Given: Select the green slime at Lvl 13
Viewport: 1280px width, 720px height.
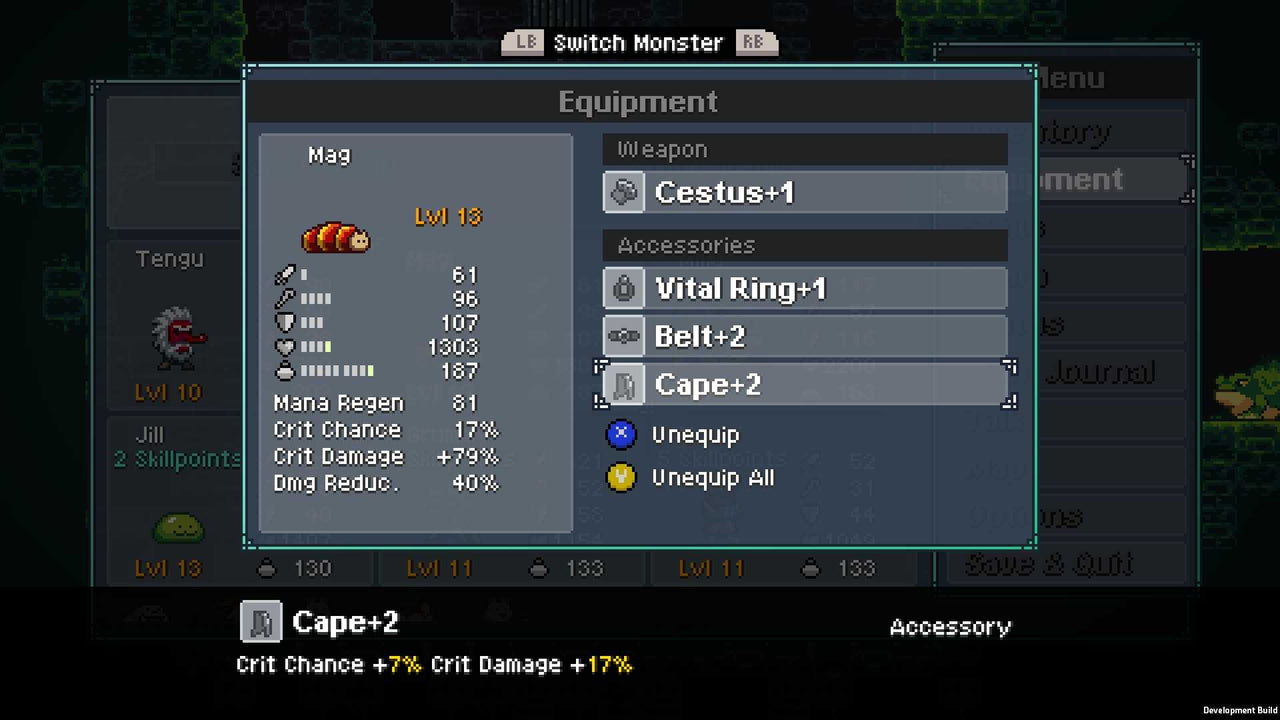Looking at the screenshot, I should [178, 530].
